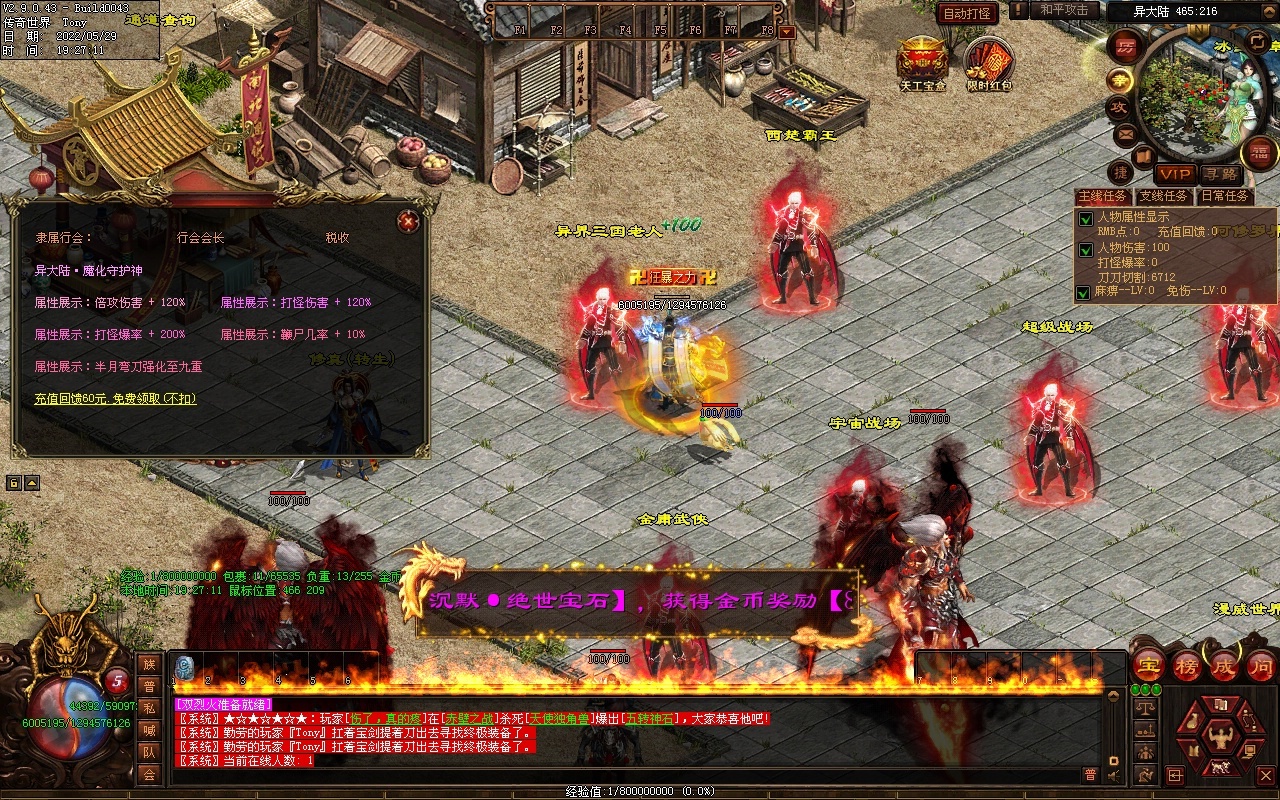The image size is (1280, 800).
Task: Open the 宝 treasure shop button
Action: [1149, 665]
